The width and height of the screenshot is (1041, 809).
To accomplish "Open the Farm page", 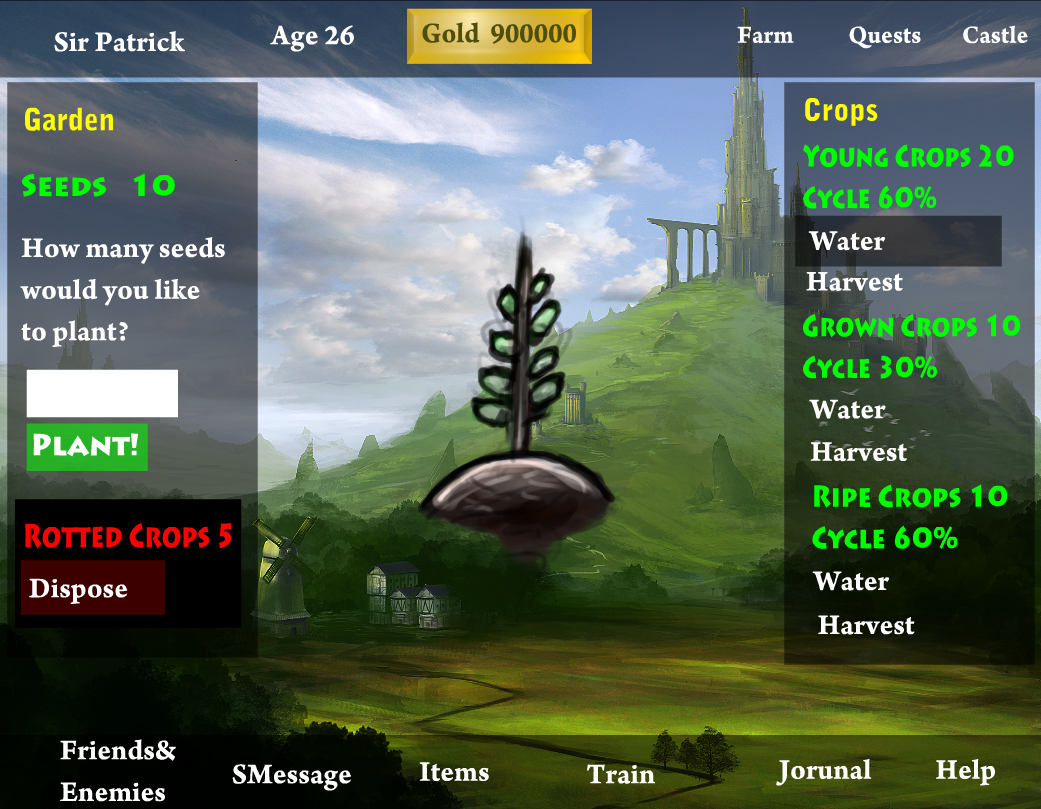I will [x=765, y=35].
